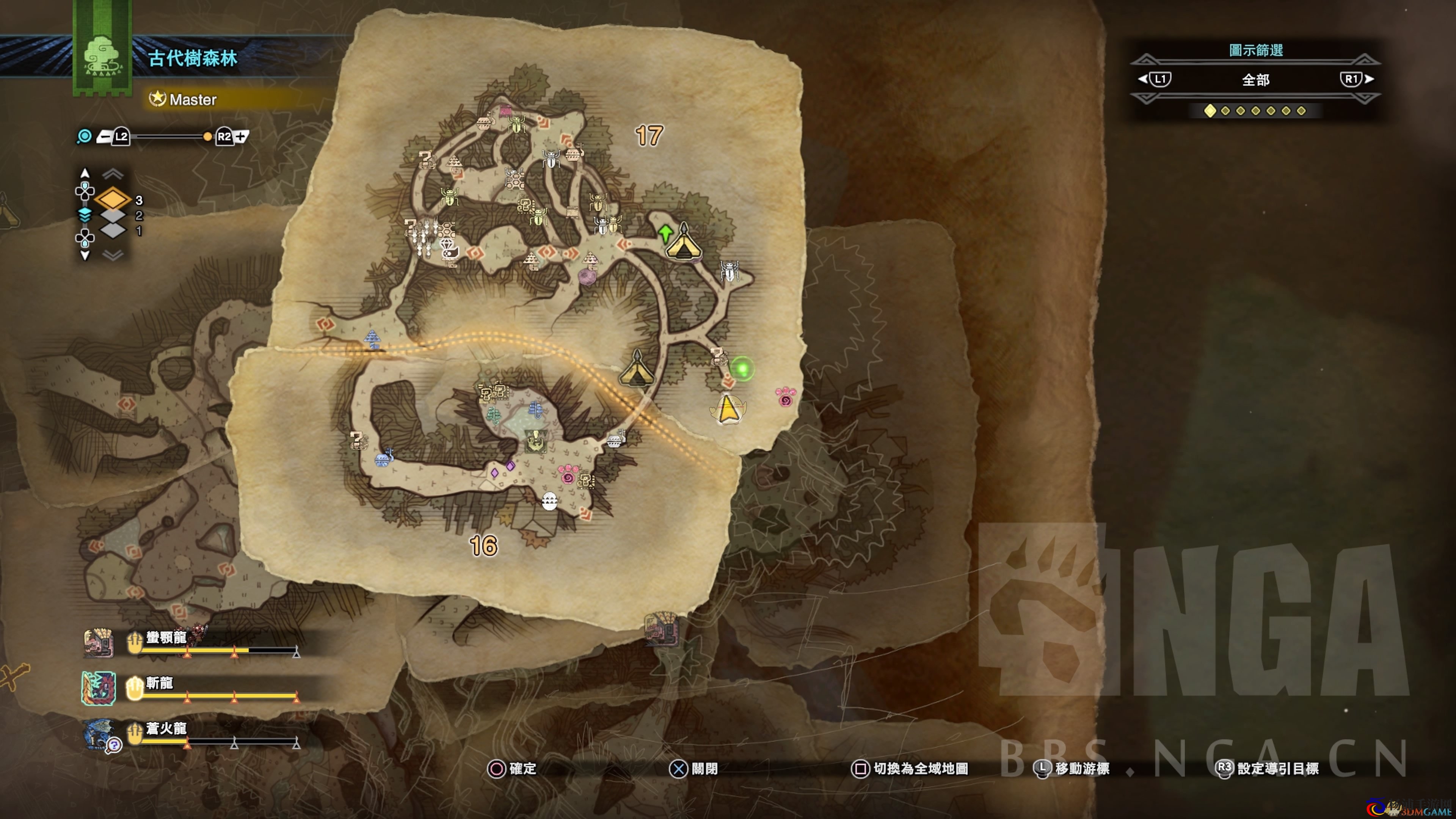The height and width of the screenshot is (819, 1456).
Task: Click the glowing green map marker
Action: point(742,369)
